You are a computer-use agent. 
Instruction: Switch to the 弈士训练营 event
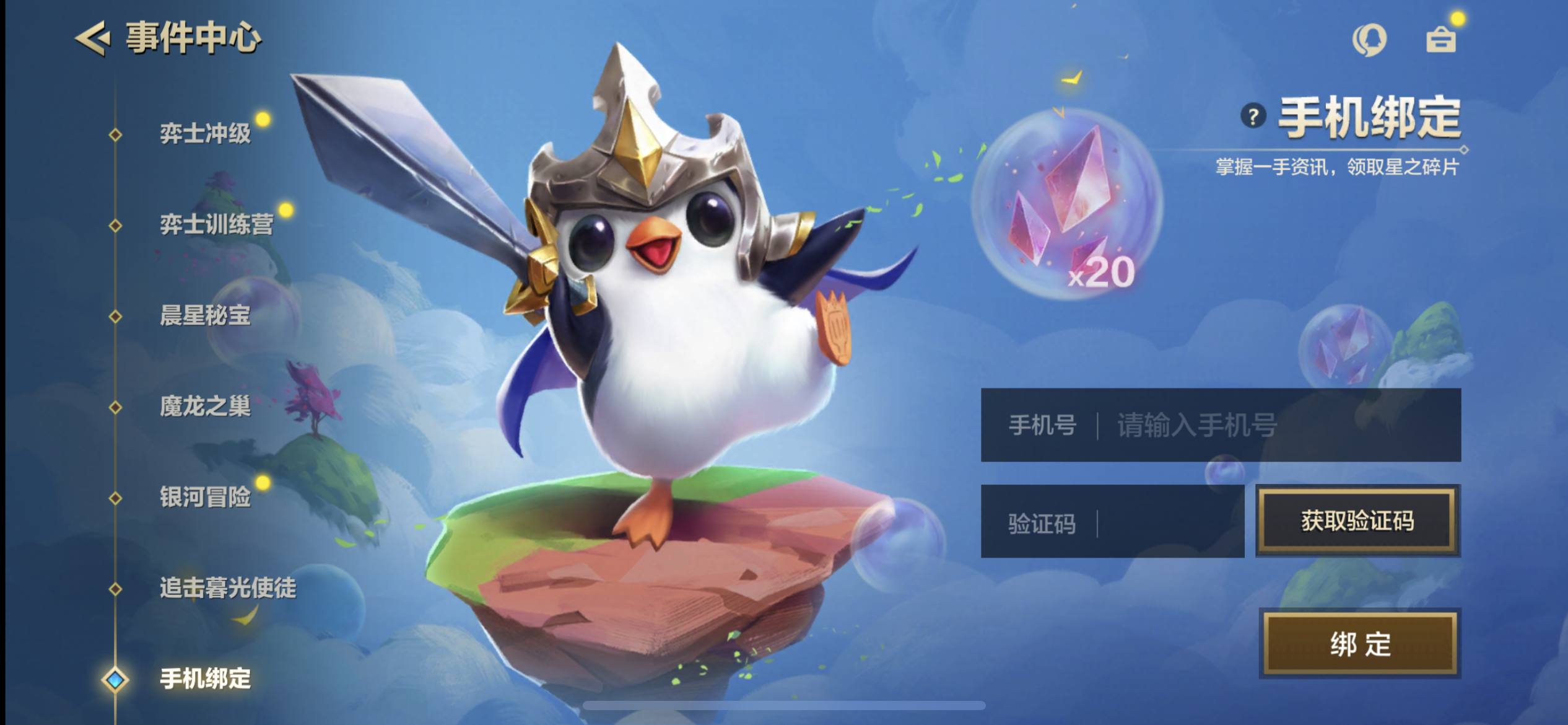tap(216, 224)
